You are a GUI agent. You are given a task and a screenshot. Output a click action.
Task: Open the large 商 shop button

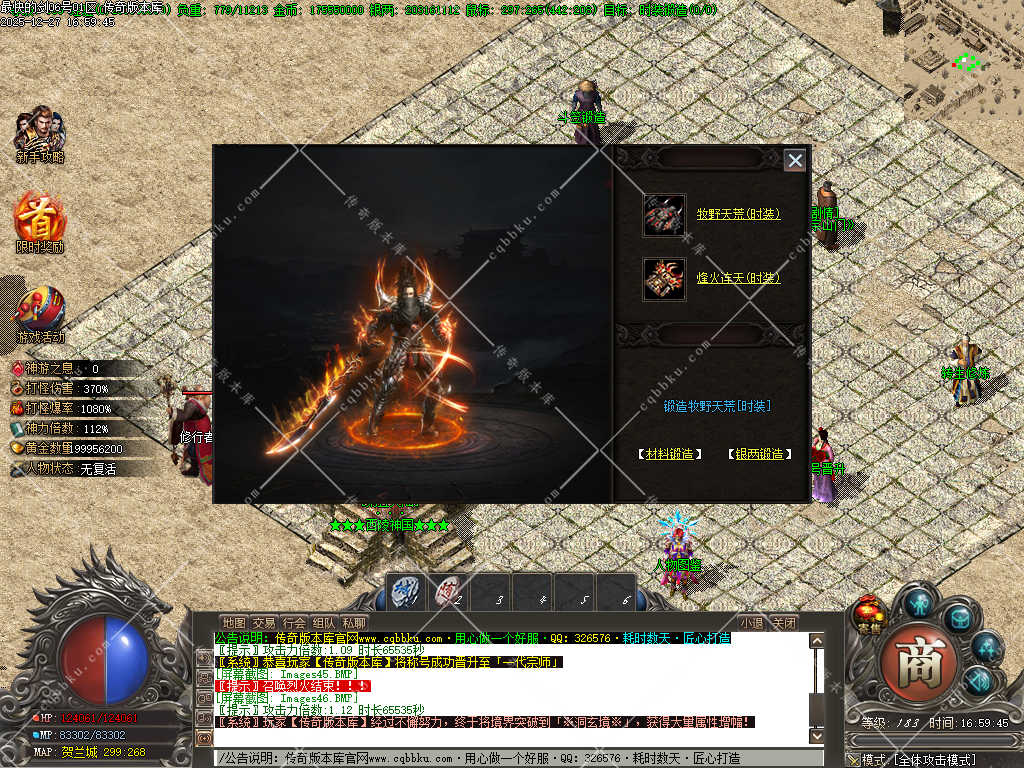click(918, 660)
